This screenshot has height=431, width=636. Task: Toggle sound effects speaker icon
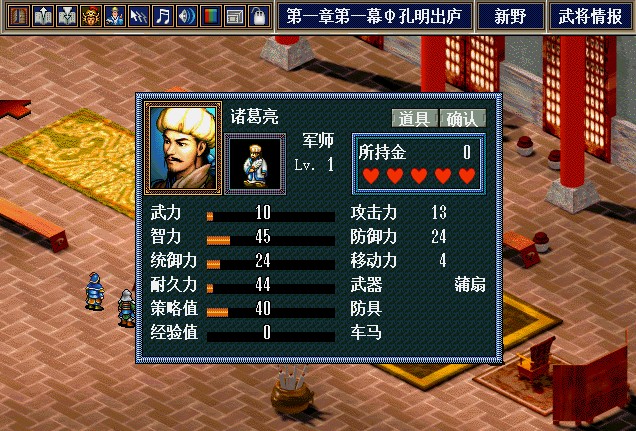pyautogui.click(x=186, y=16)
